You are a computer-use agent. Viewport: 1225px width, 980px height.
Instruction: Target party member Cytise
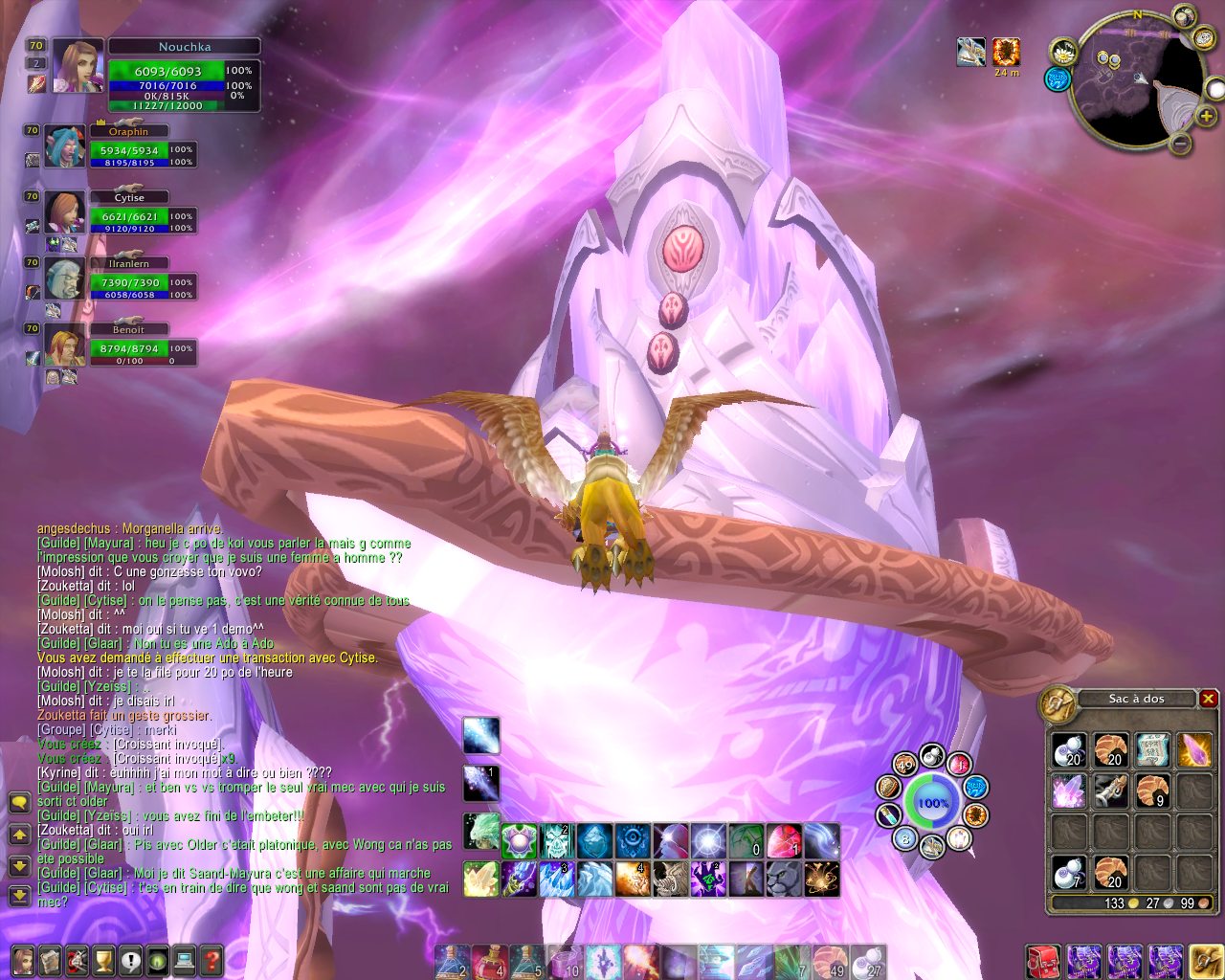click(65, 212)
